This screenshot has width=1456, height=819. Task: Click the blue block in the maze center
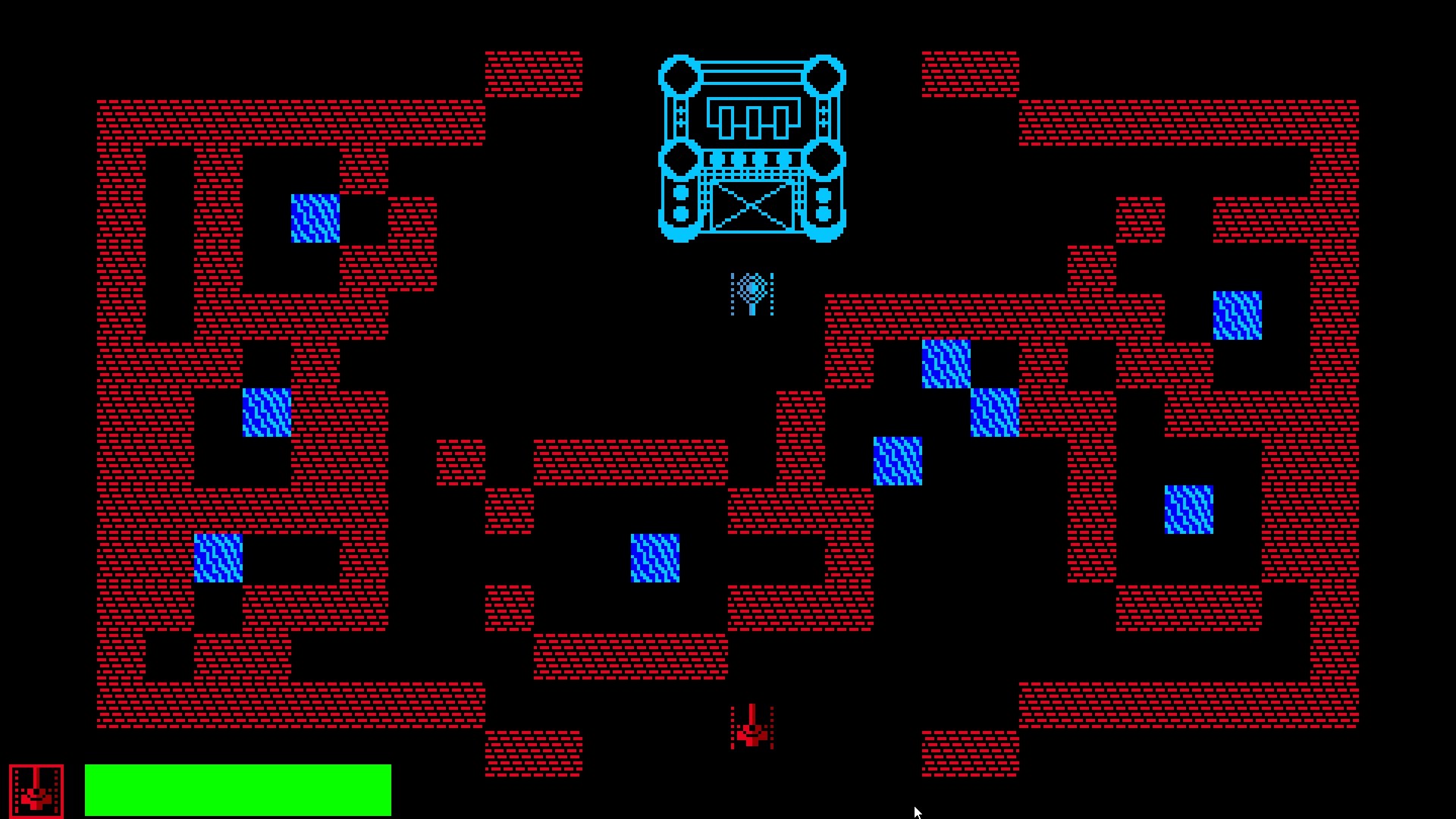654,559
